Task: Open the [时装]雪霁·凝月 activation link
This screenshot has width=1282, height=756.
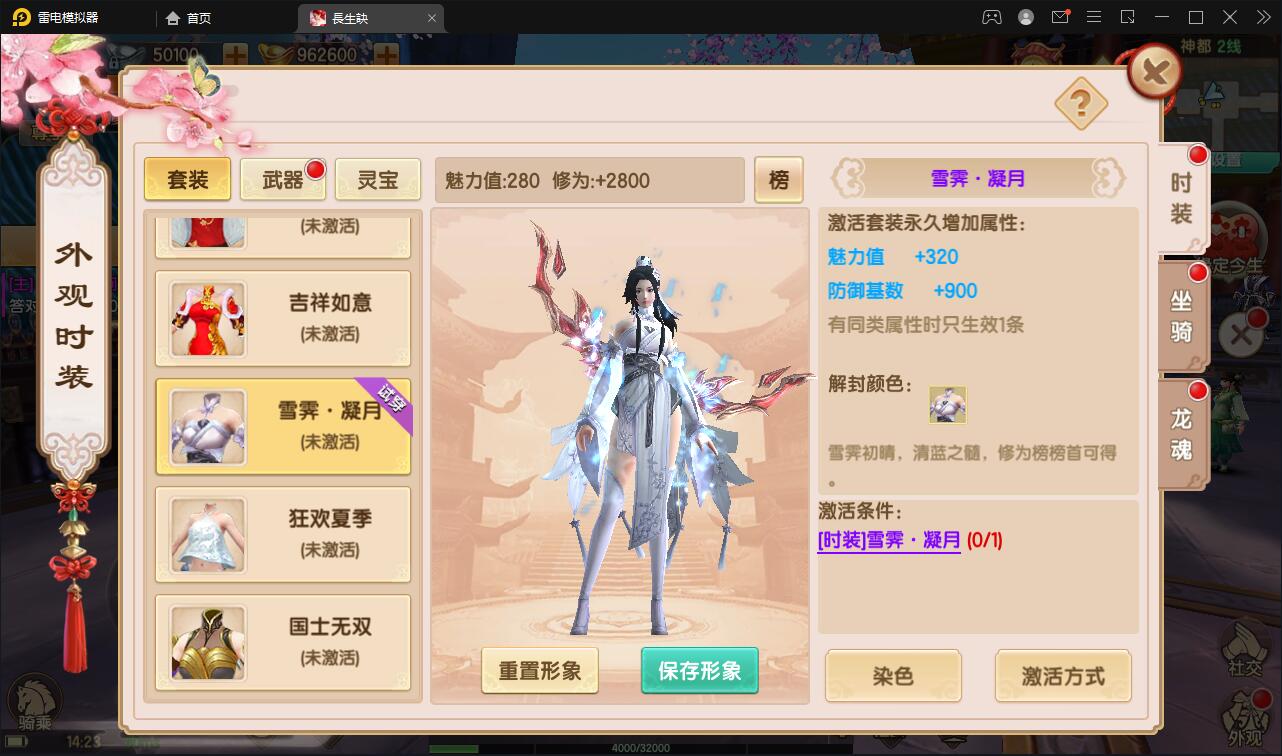Action: click(x=888, y=540)
